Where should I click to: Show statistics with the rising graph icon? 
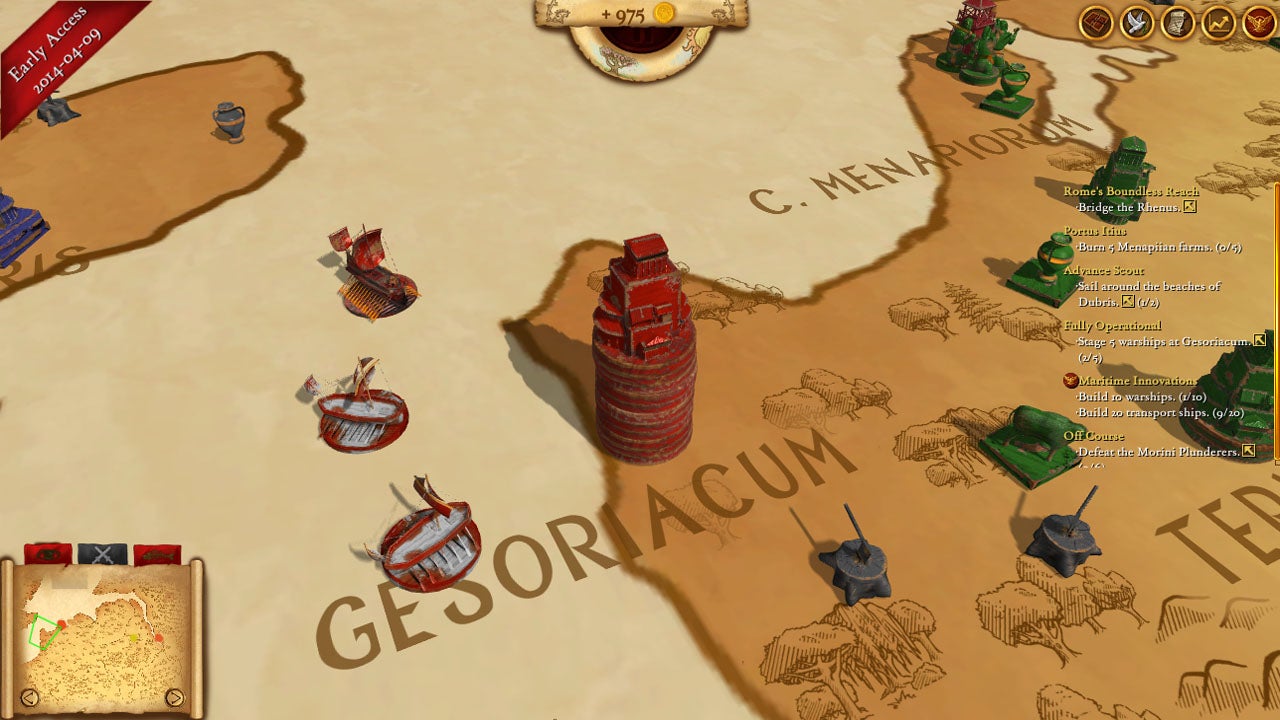1218,22
